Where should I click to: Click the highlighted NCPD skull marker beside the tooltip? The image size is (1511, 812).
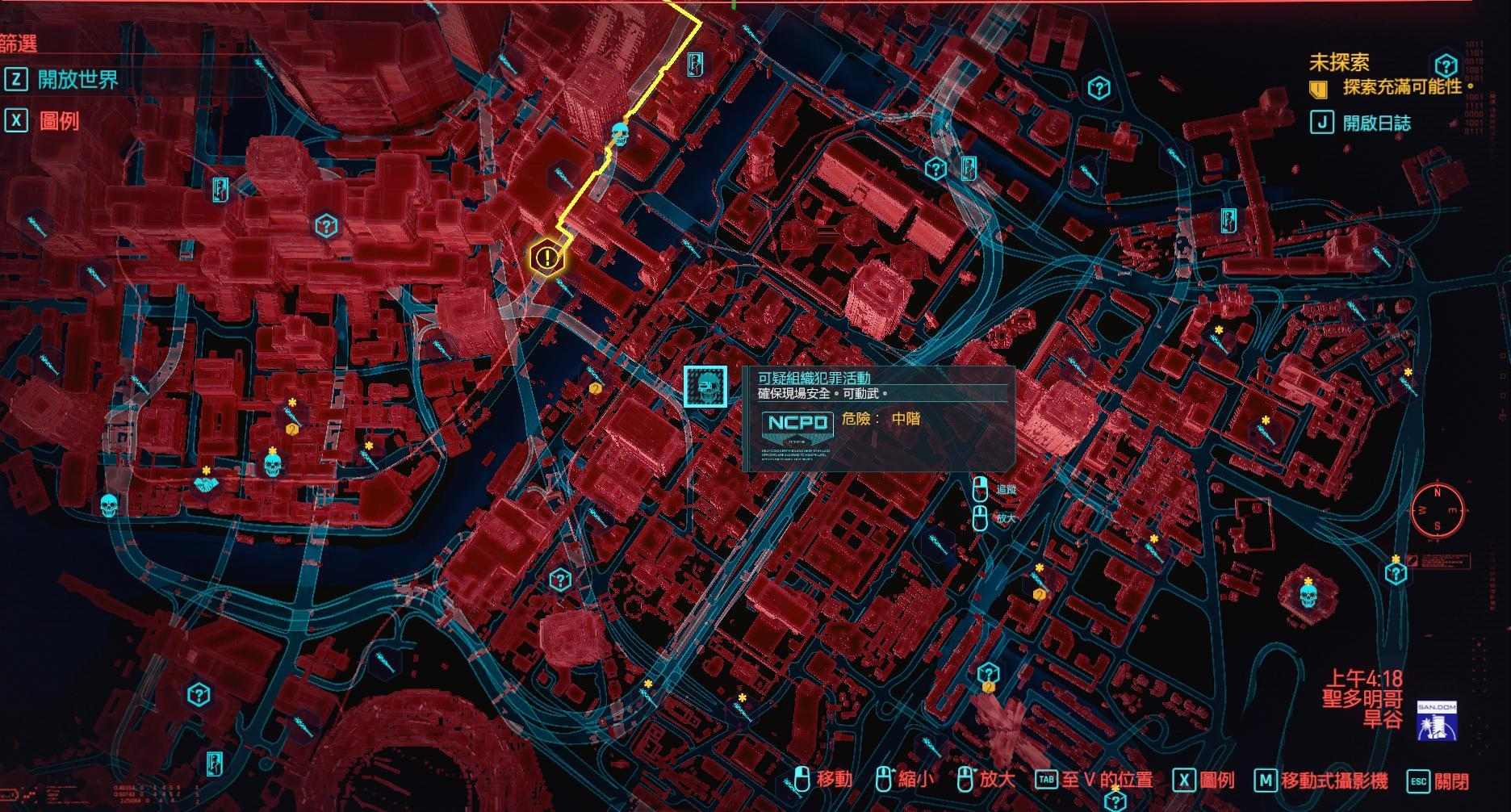point(705,387)
